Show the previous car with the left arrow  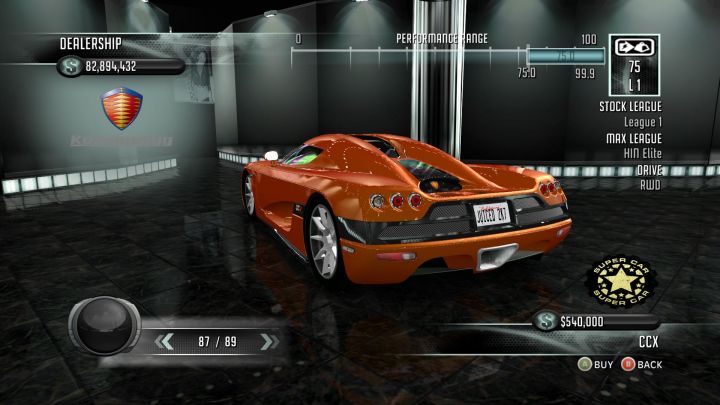point(165,342)
